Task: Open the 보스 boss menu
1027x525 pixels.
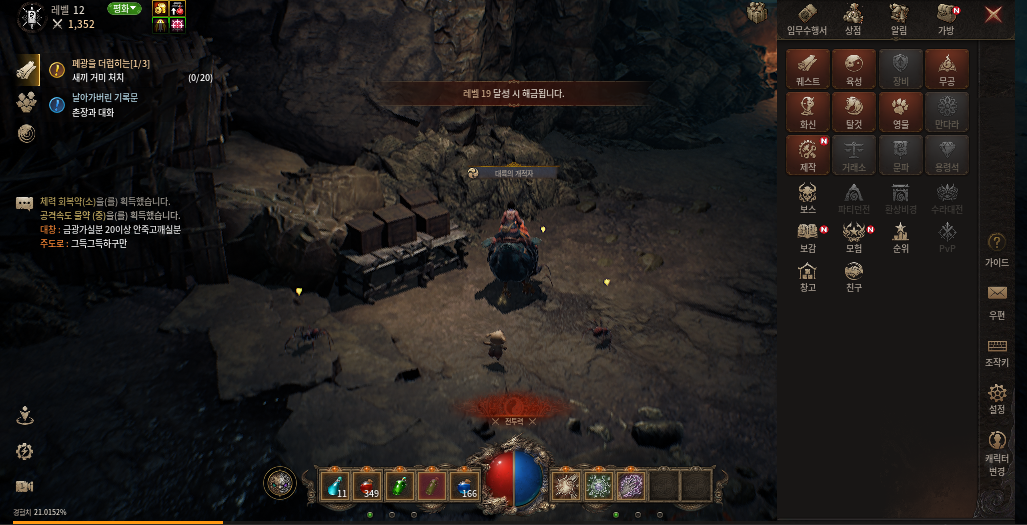Action: coord(808,197)
